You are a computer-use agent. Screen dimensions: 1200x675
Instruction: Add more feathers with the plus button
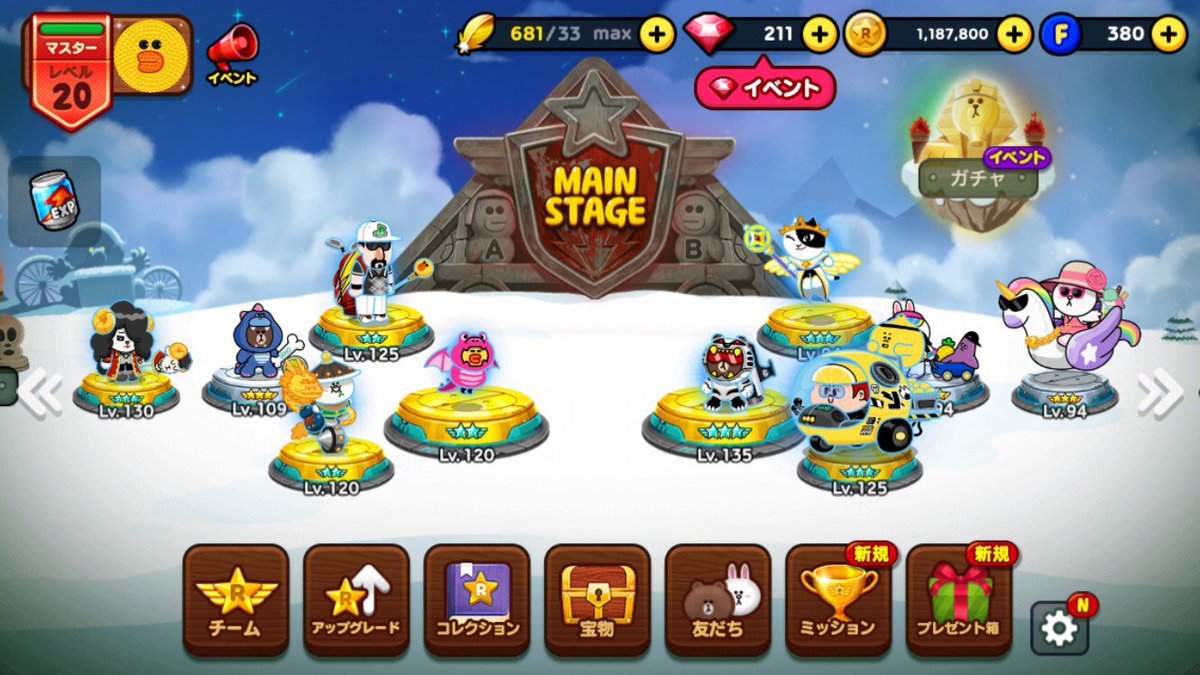(657, 34)
